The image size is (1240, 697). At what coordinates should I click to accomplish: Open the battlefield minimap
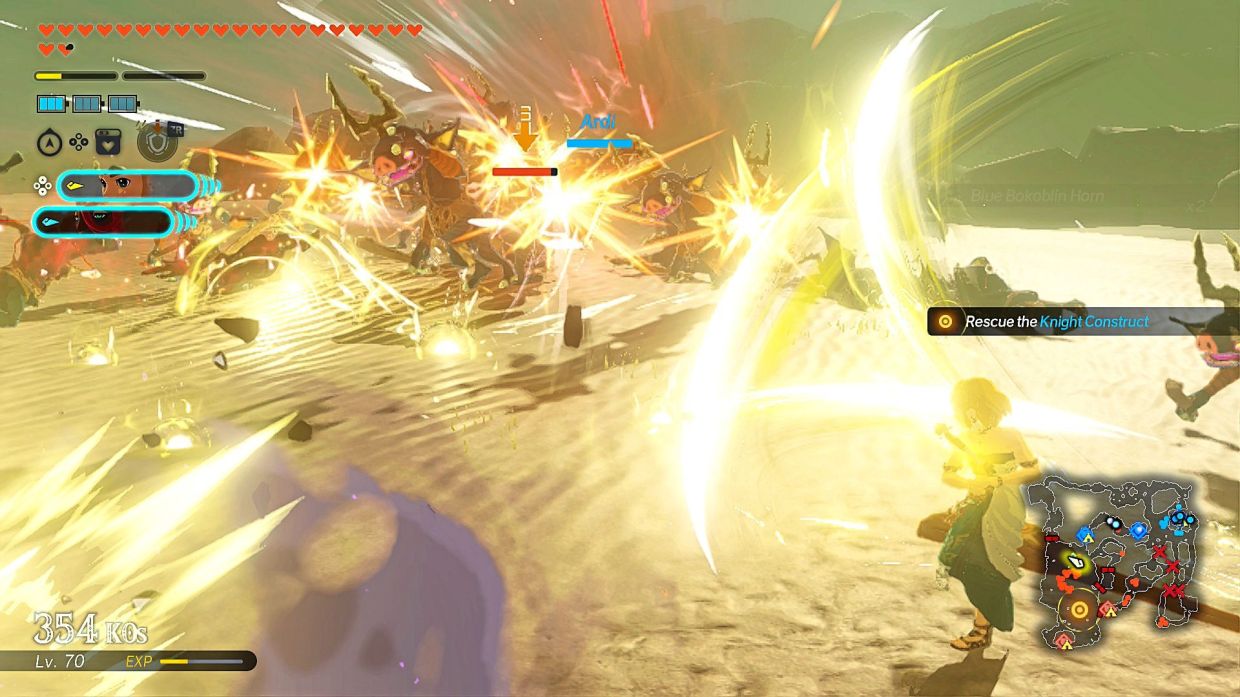point(1118,563)
